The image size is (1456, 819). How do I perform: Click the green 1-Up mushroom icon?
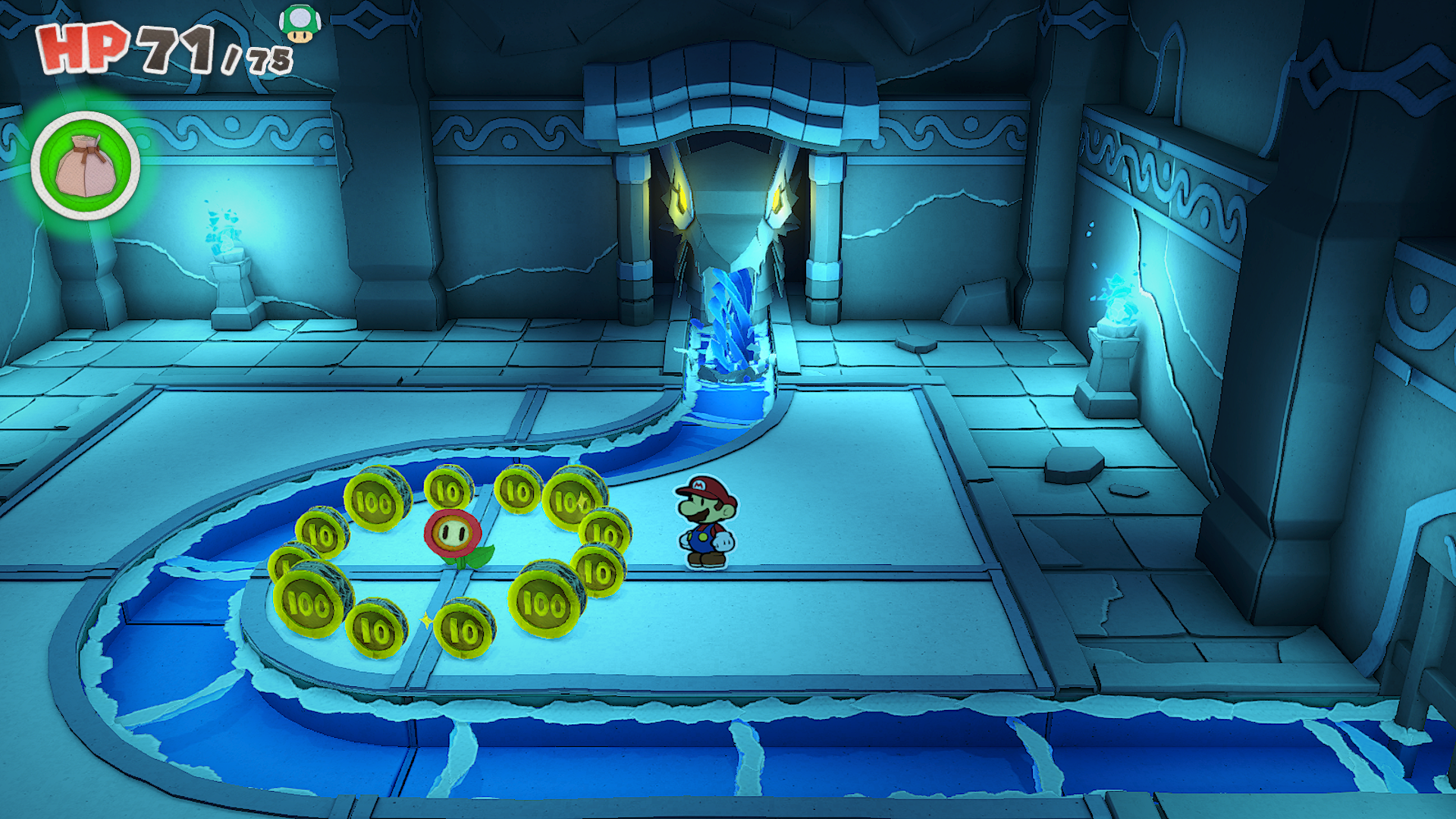pos(300,24)
